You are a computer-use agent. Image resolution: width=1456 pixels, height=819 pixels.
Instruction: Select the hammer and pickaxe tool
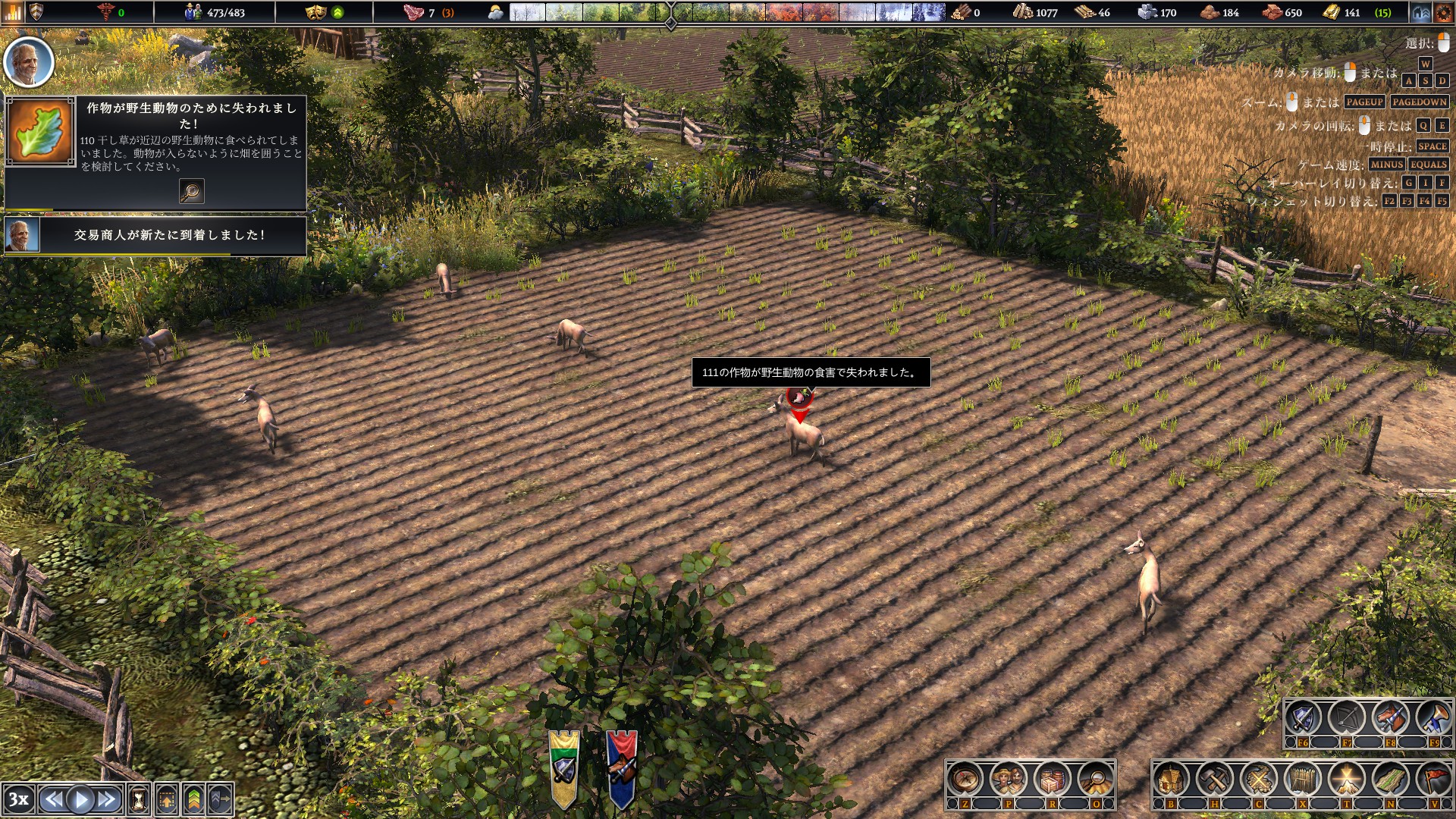coord(1215,779)
